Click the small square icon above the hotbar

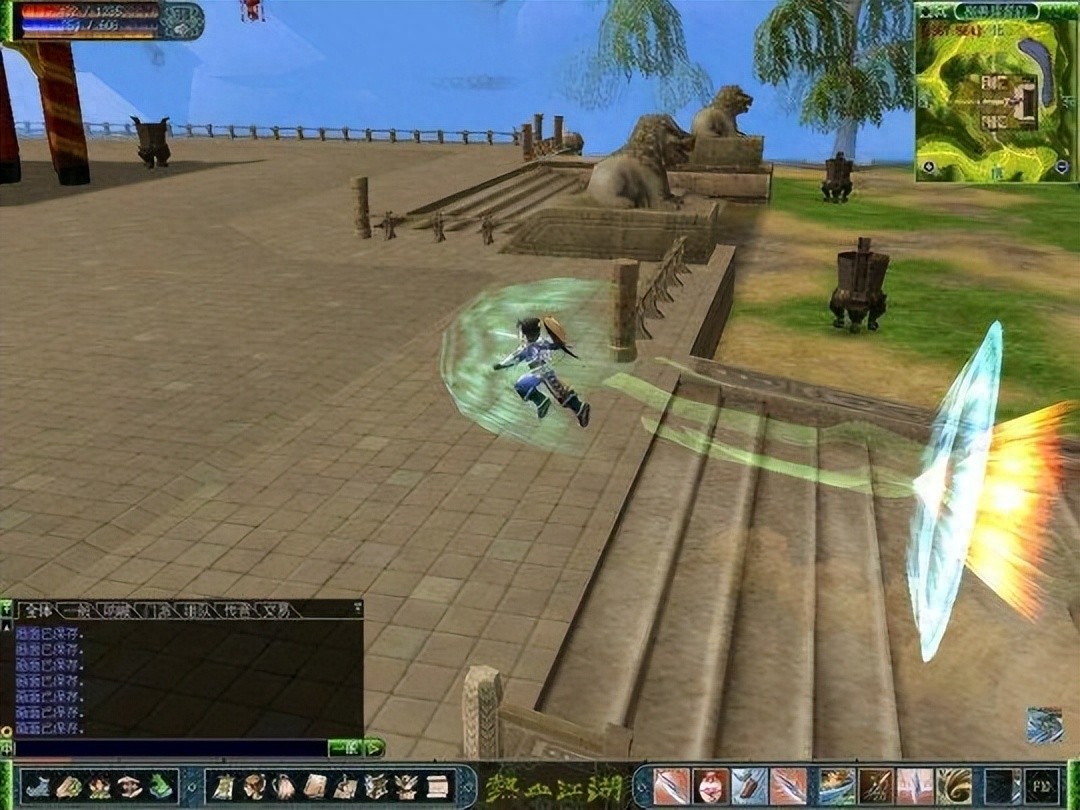(x=1044, y=725)
